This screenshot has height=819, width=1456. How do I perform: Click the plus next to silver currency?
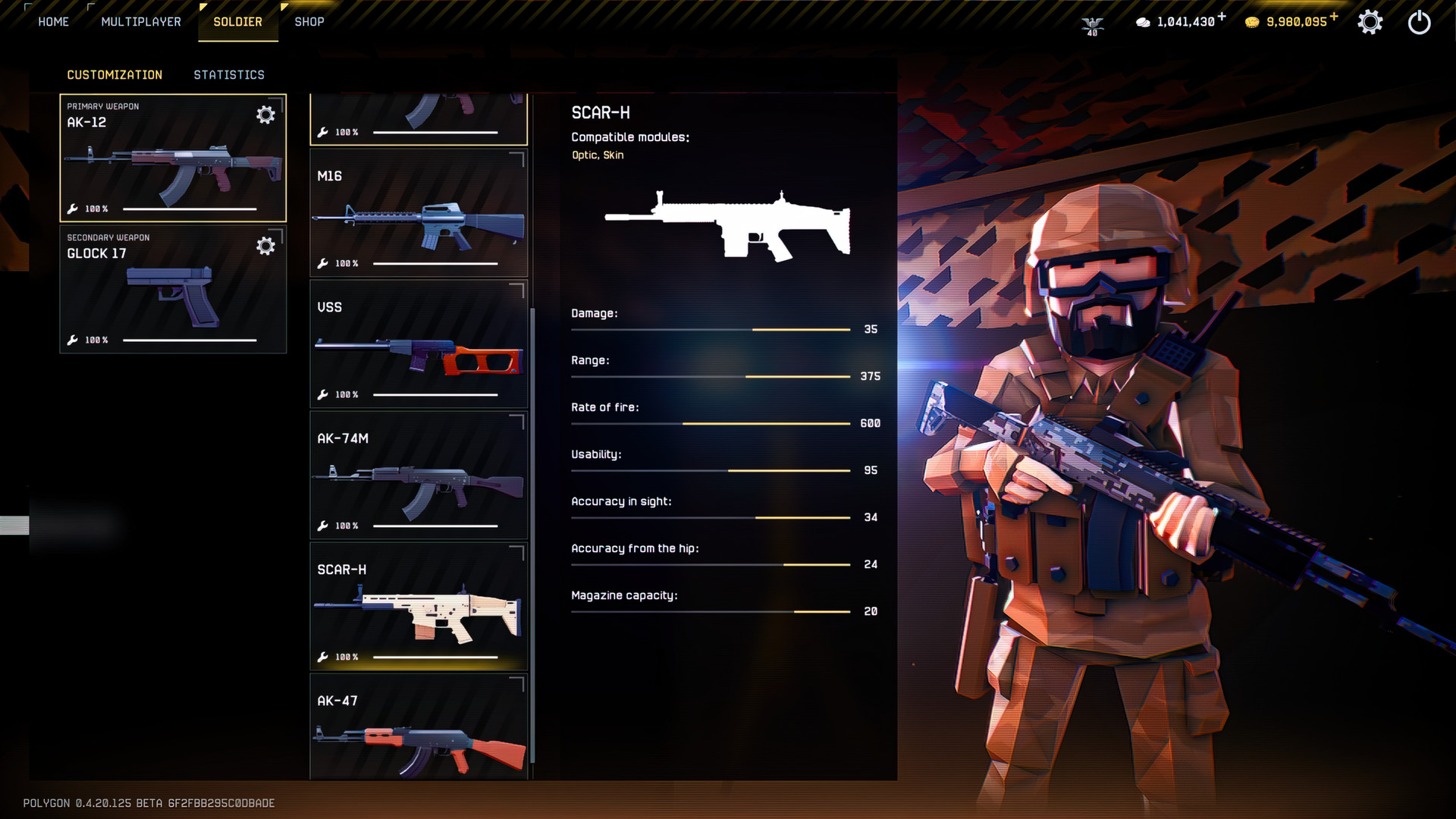pyautogui.click(x=1222, y=14)
